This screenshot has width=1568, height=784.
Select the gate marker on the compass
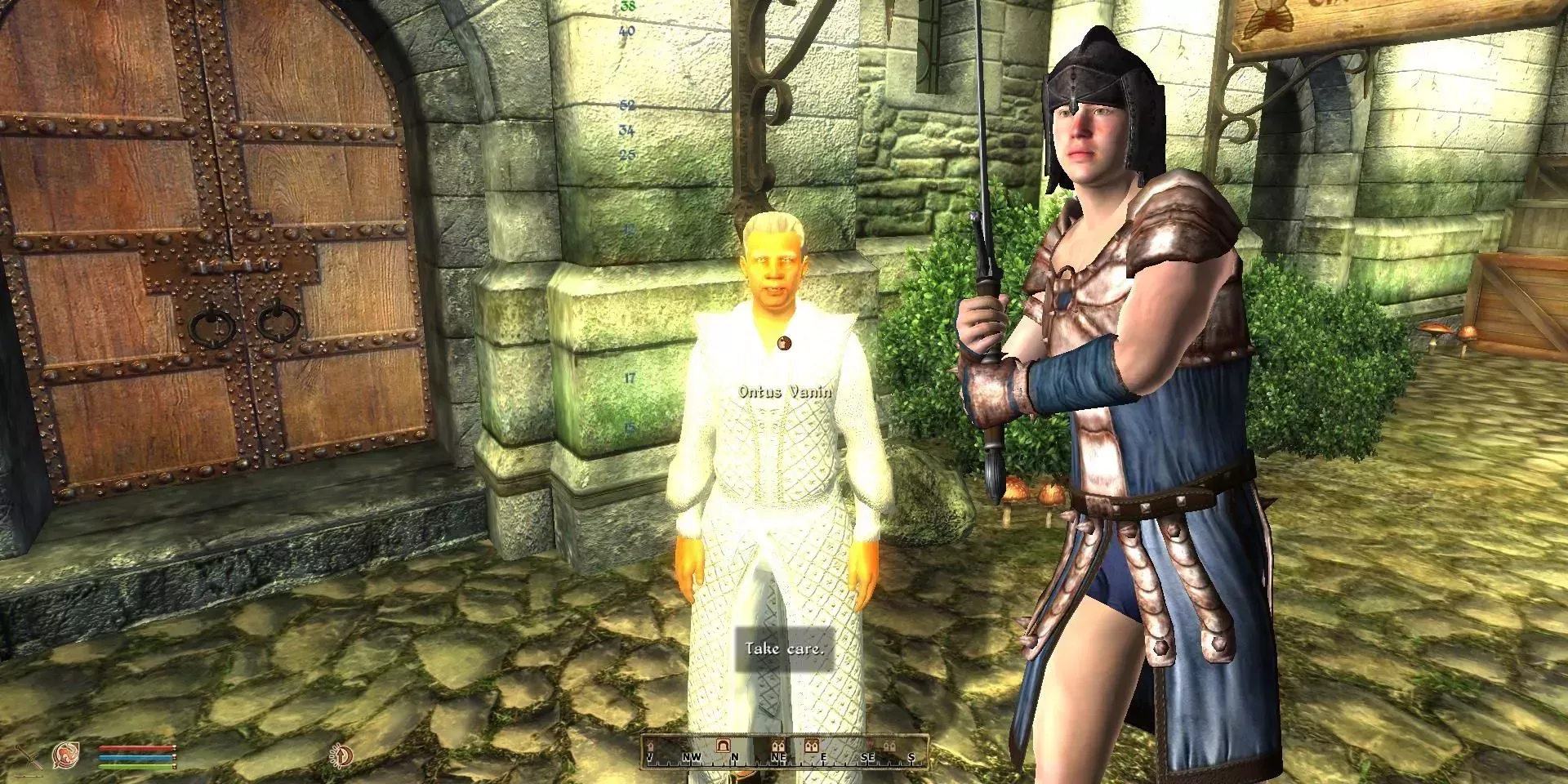pyautogui.click(x=722, y=746)
